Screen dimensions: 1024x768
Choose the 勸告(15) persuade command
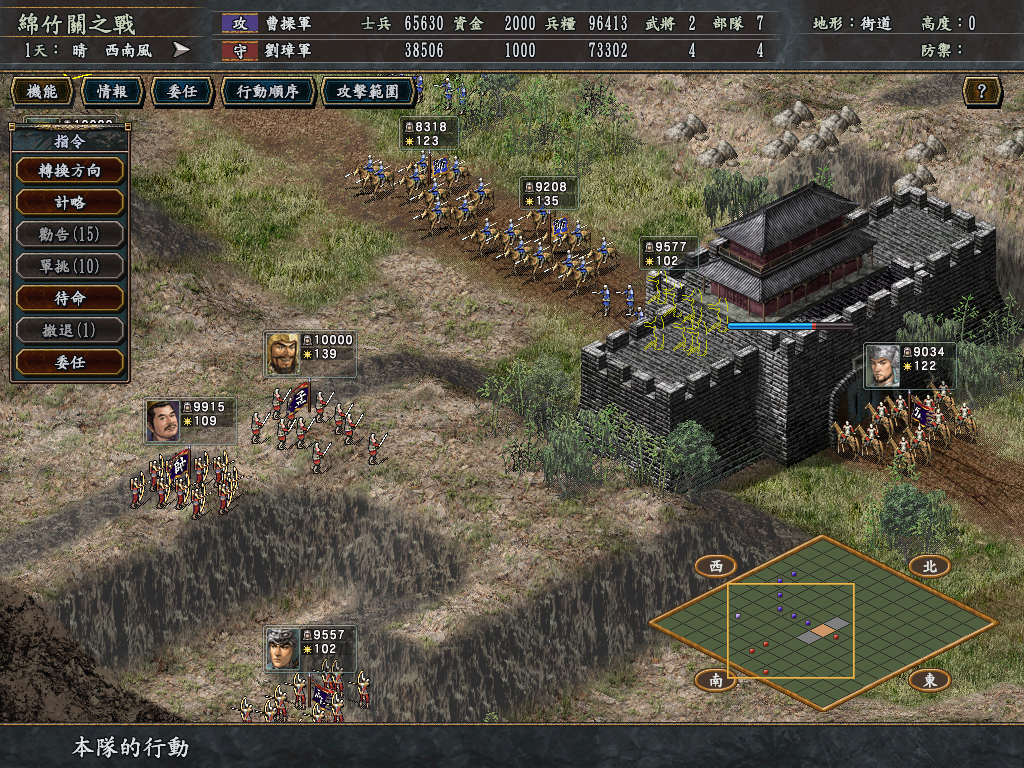(70, 234)
